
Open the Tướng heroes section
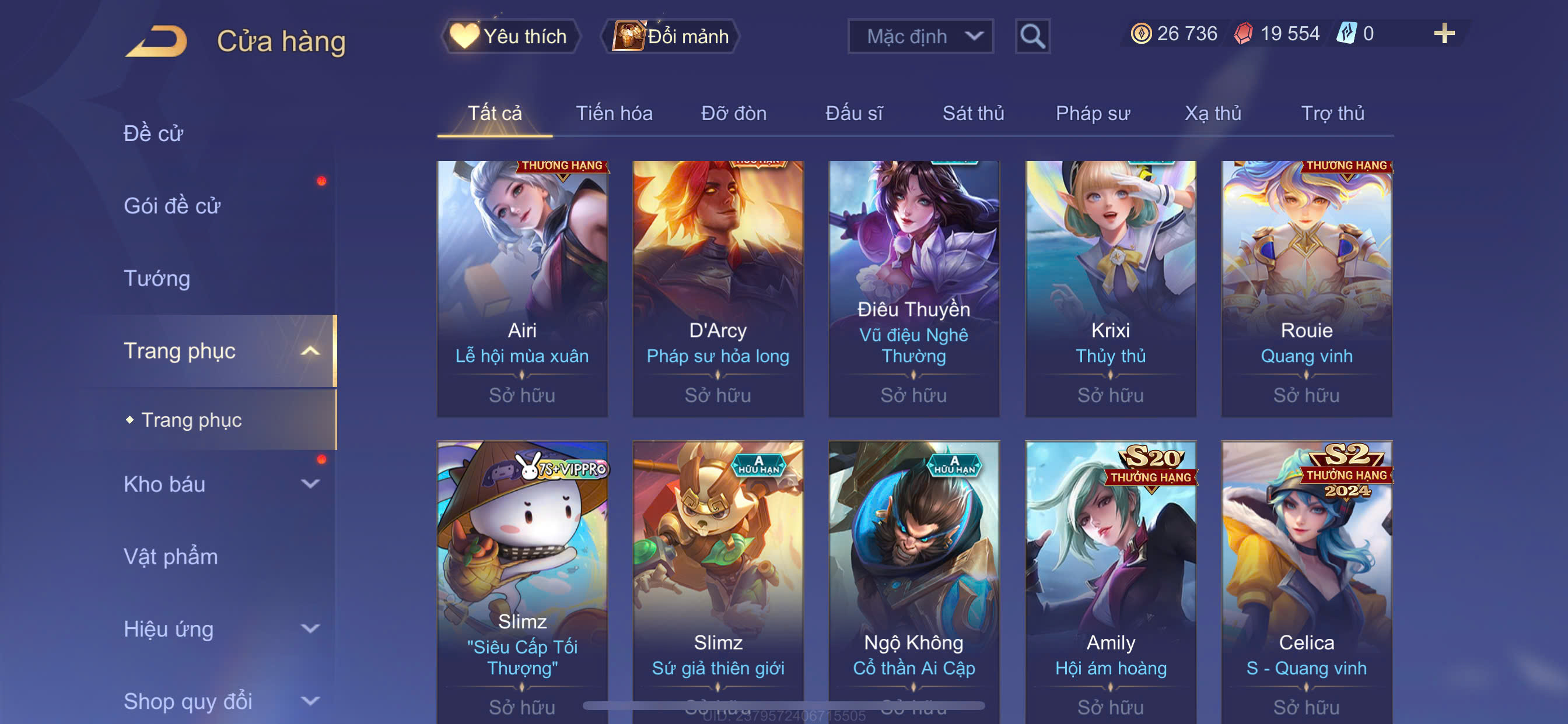coord(156,278)
